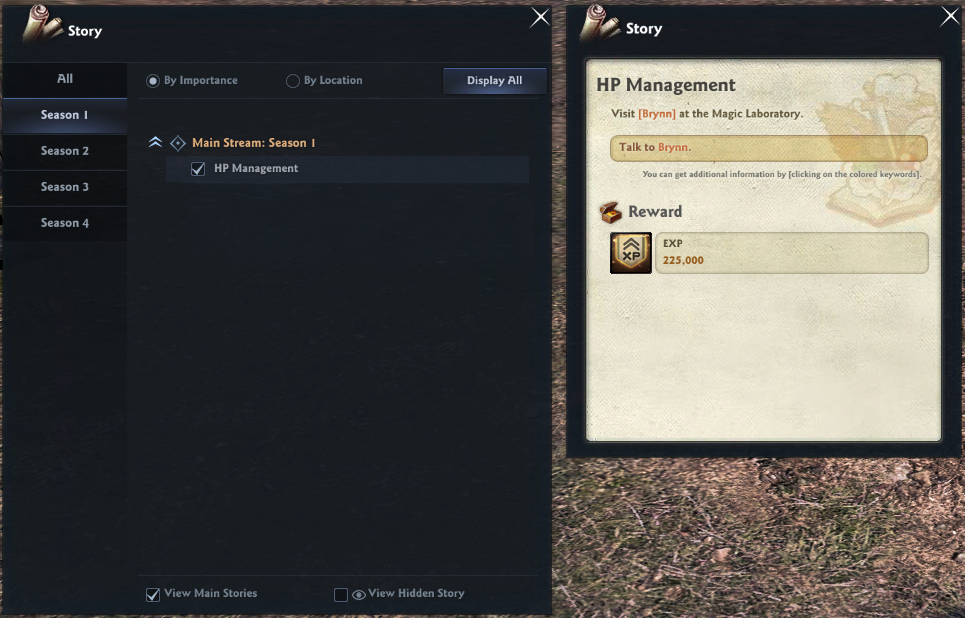This screenshot has width=965, height=618.
Task: Enable View Hidden Story checkbox
Action: pos(341,594)
